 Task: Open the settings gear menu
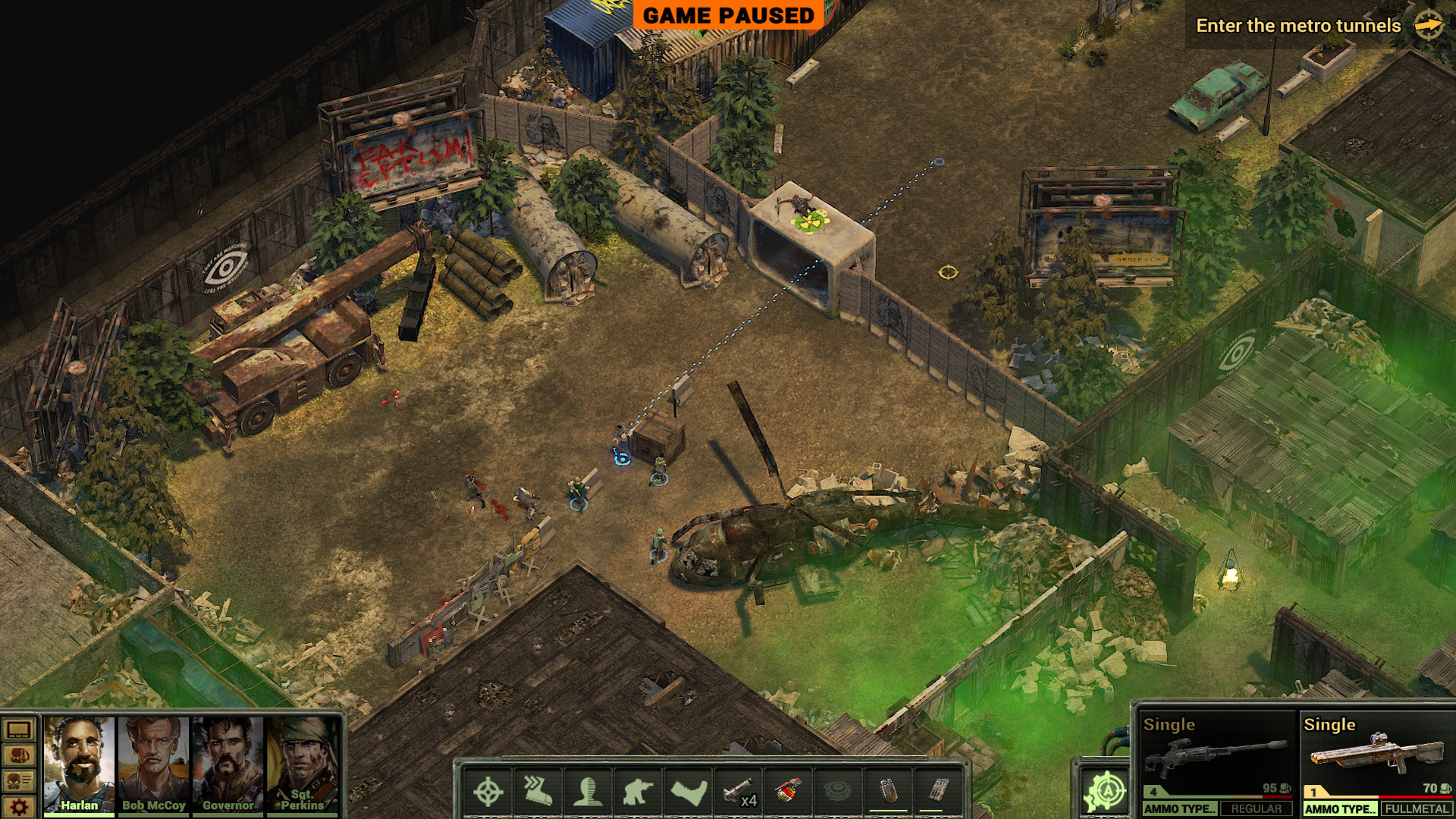tap(19, 806)
